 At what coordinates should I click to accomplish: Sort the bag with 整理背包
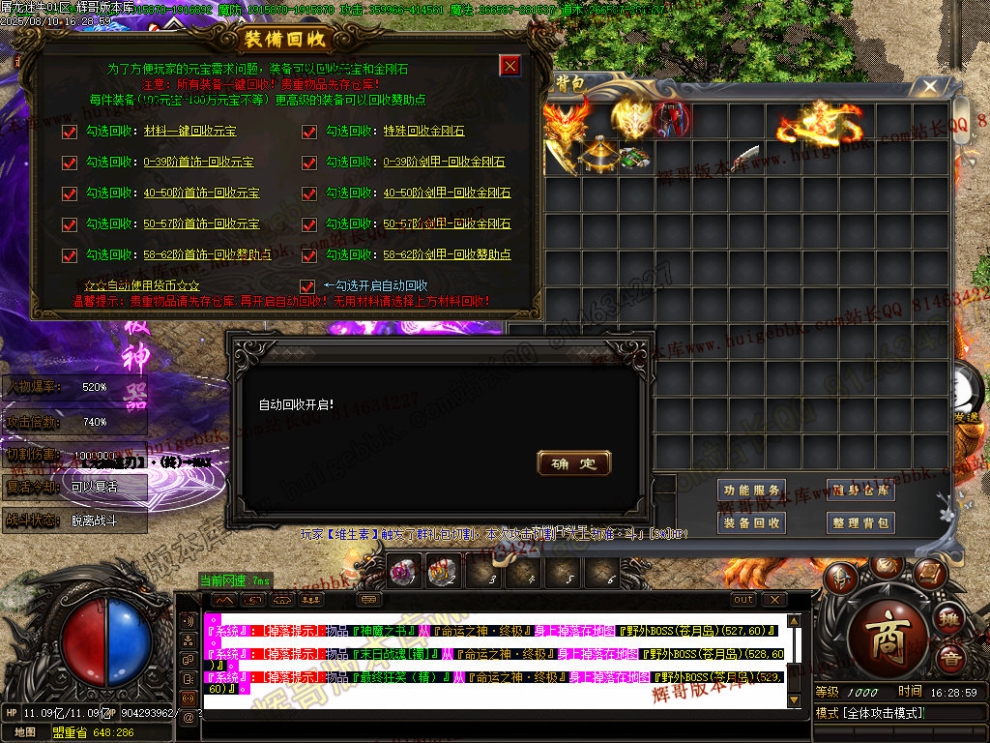coord(860,522)
